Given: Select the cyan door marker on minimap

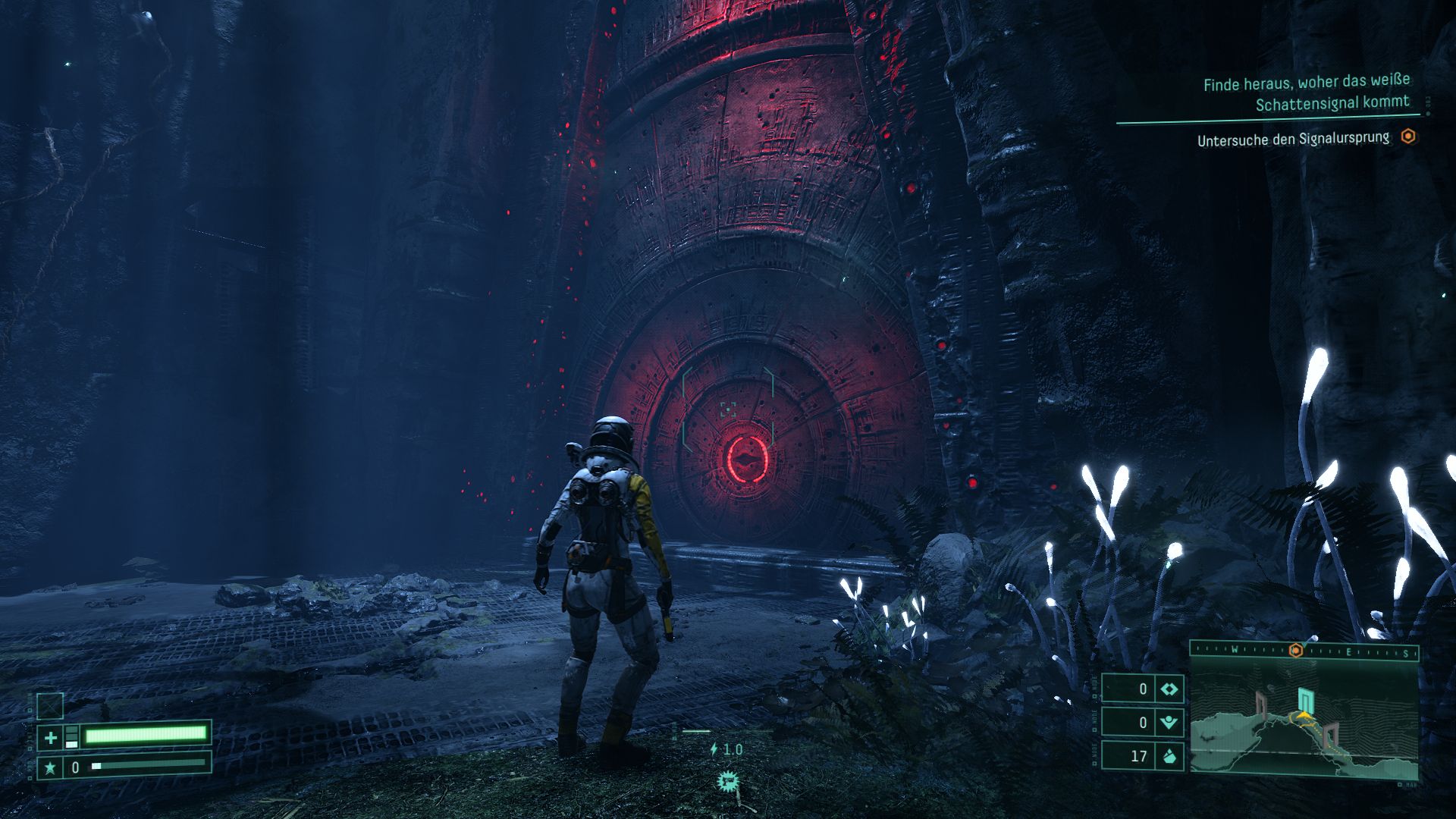Looking at the screenshot, I should point(1304,701).
